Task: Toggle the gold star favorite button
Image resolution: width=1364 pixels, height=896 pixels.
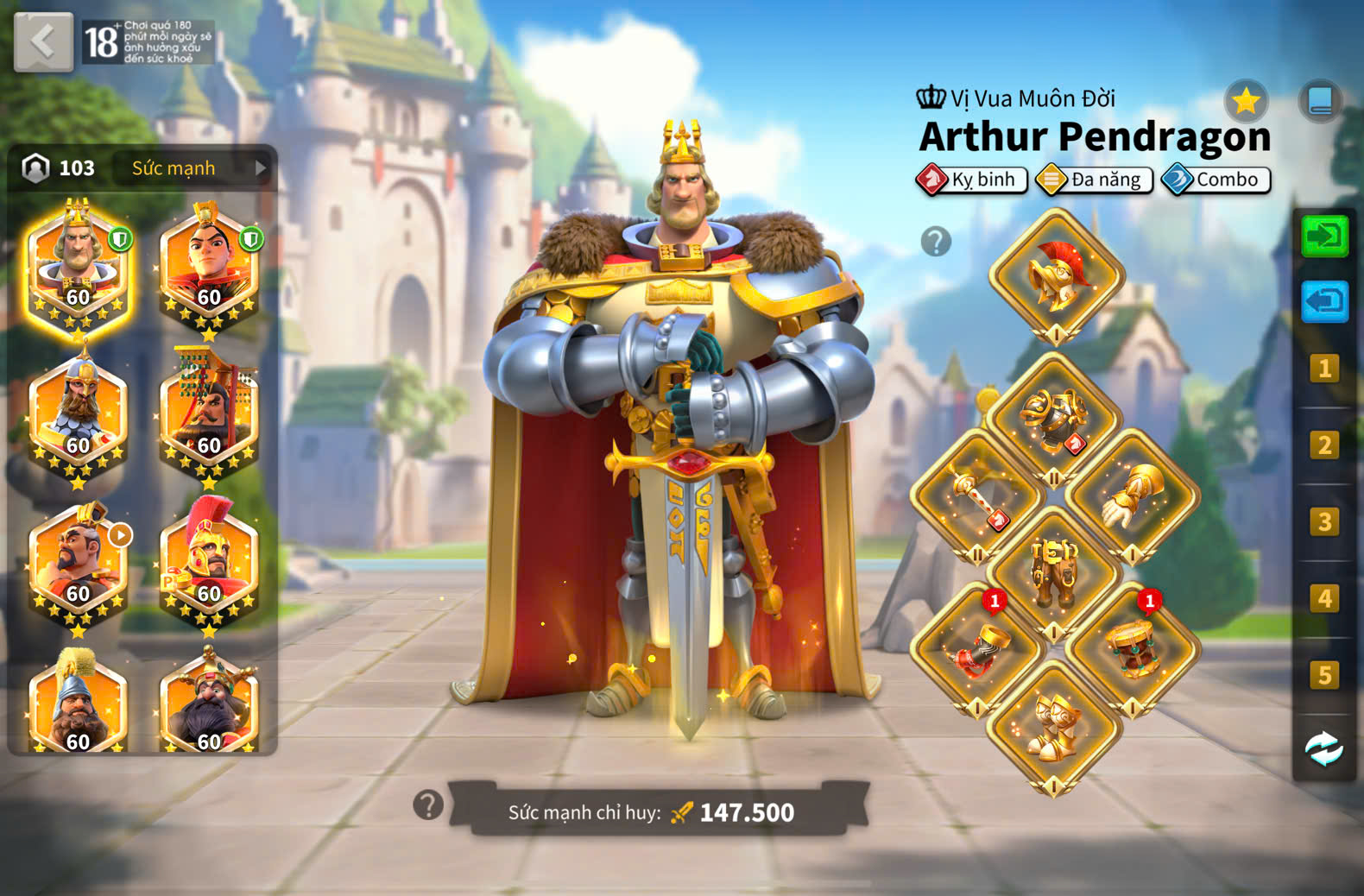Action: click(1246, 102)
